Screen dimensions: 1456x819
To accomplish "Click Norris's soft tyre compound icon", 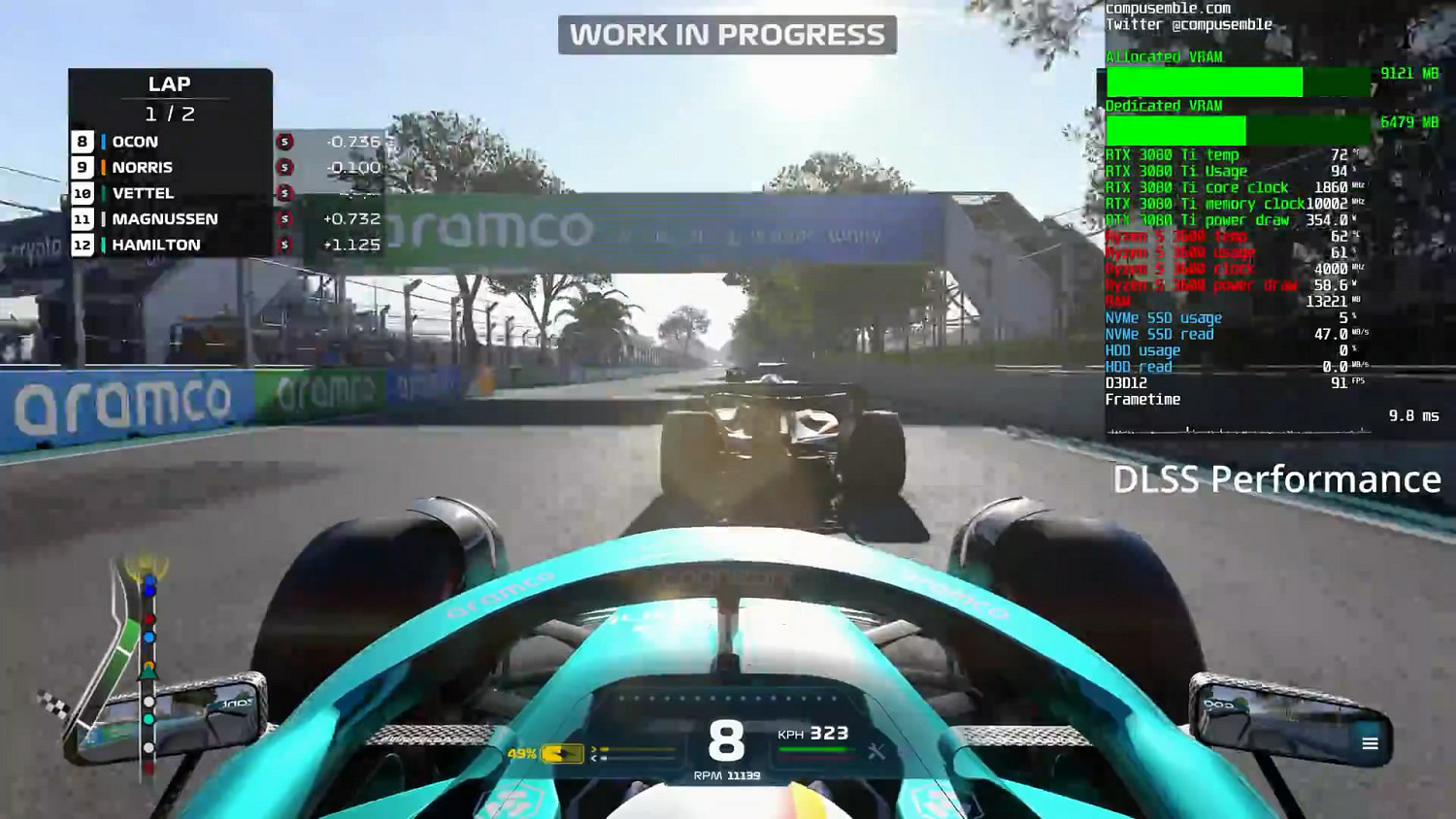I will point(282,167).
